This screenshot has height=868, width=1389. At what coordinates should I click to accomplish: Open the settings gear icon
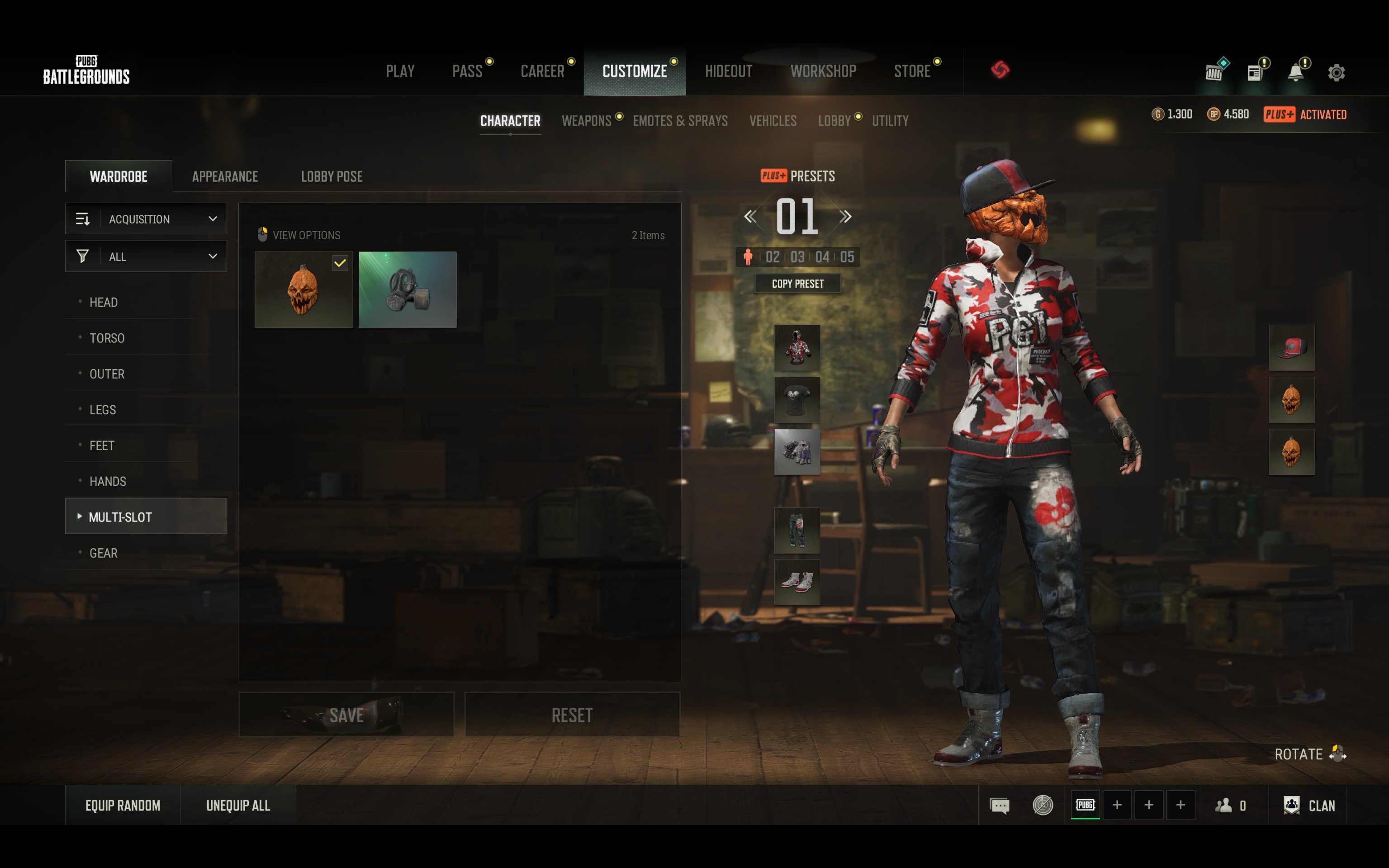1336,73
